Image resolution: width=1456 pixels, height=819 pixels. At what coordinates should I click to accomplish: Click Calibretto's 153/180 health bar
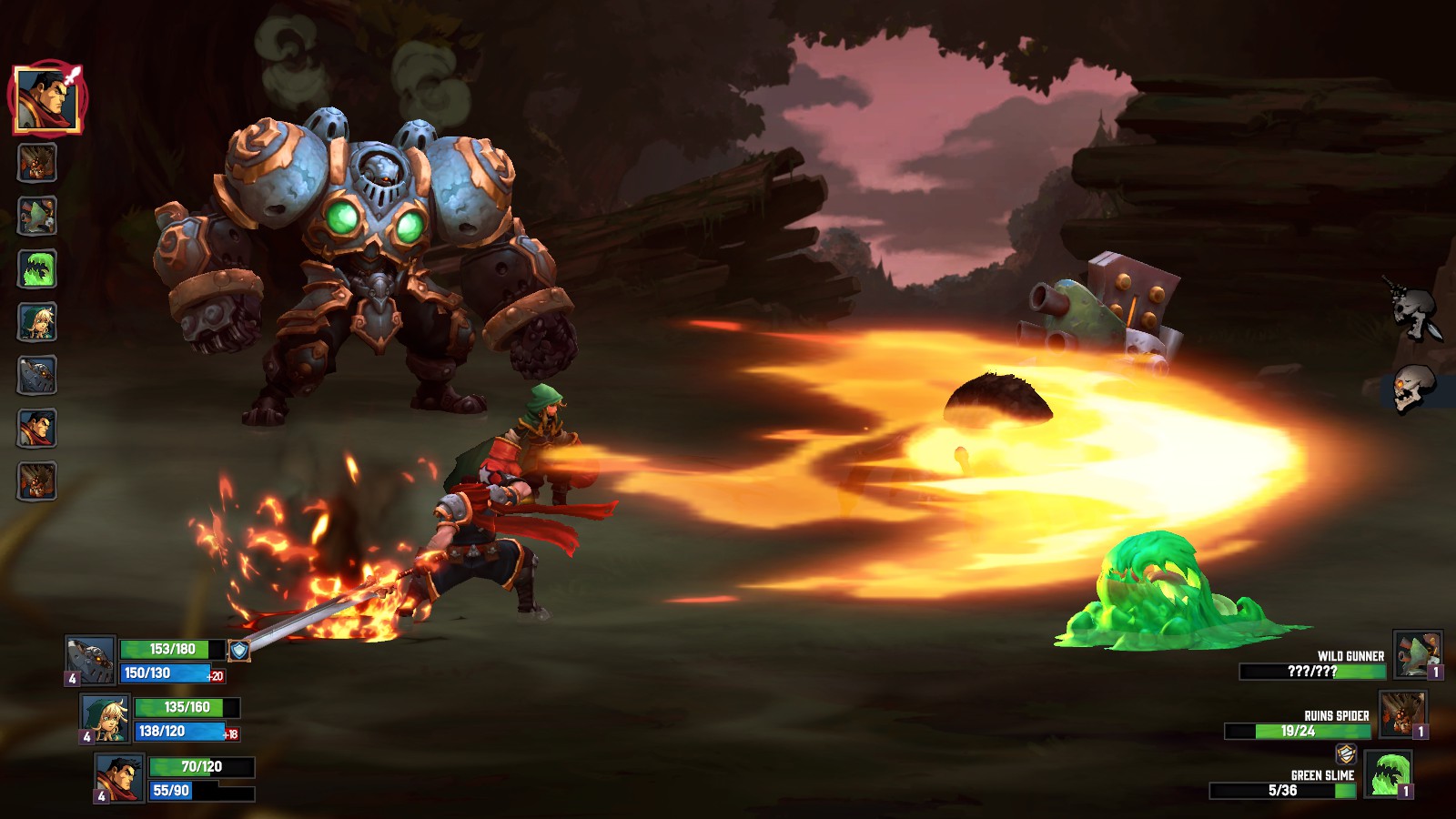coord(173,649)
